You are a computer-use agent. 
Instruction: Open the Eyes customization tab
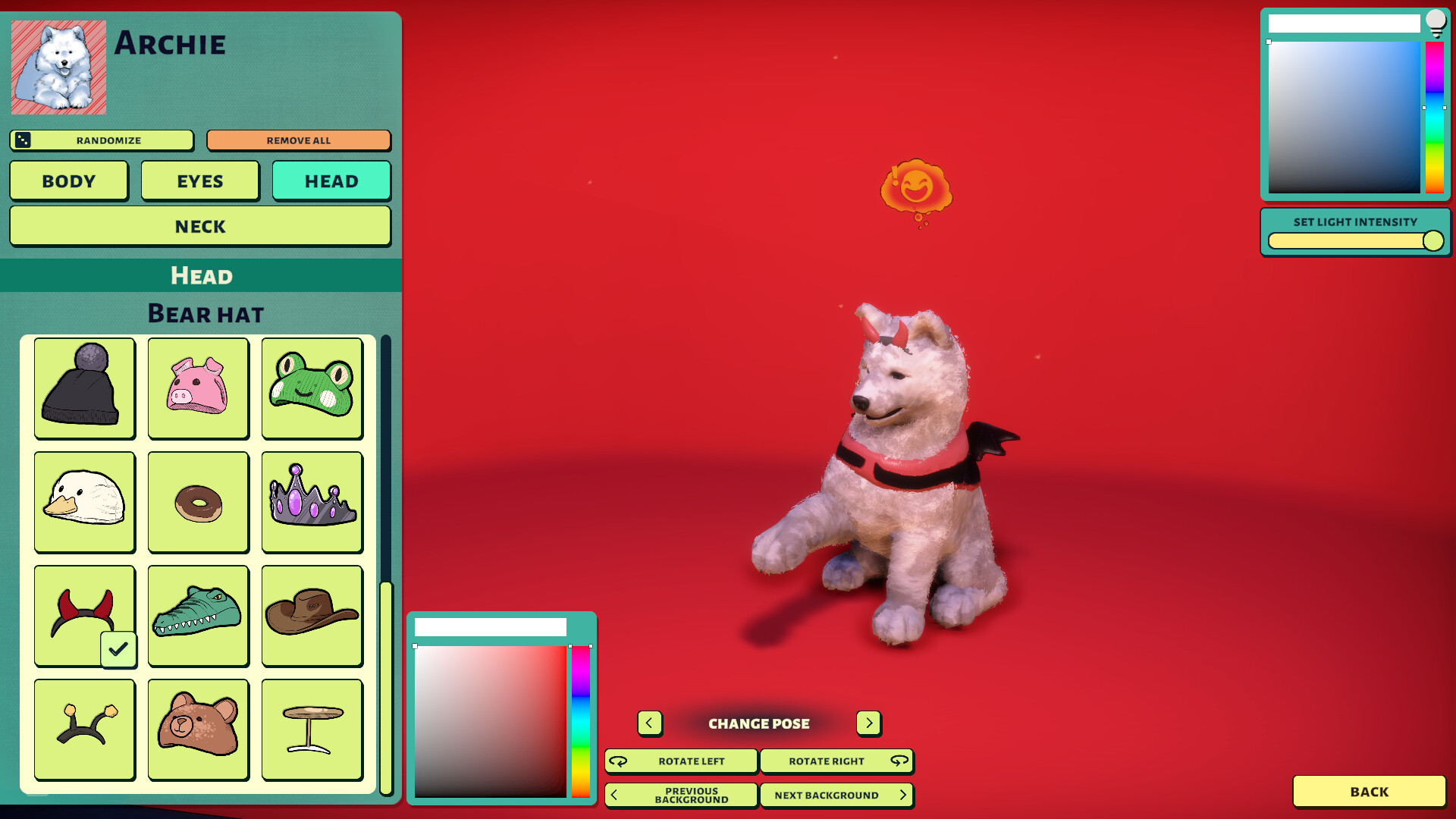200,180
